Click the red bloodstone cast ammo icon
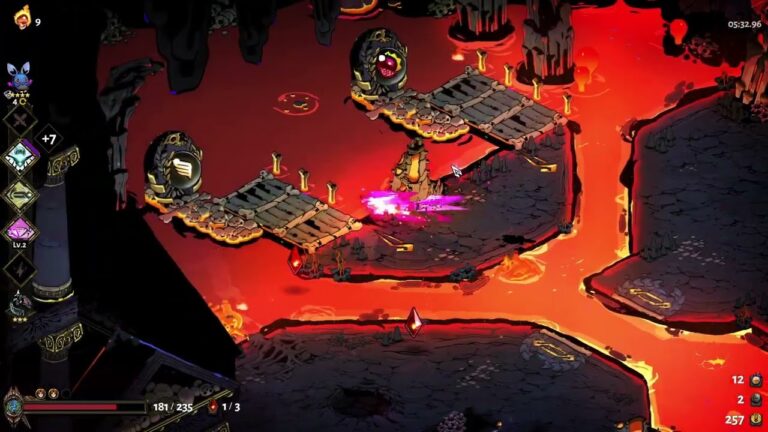This screenshot has height=432, width=768. (x=212, y=407)
